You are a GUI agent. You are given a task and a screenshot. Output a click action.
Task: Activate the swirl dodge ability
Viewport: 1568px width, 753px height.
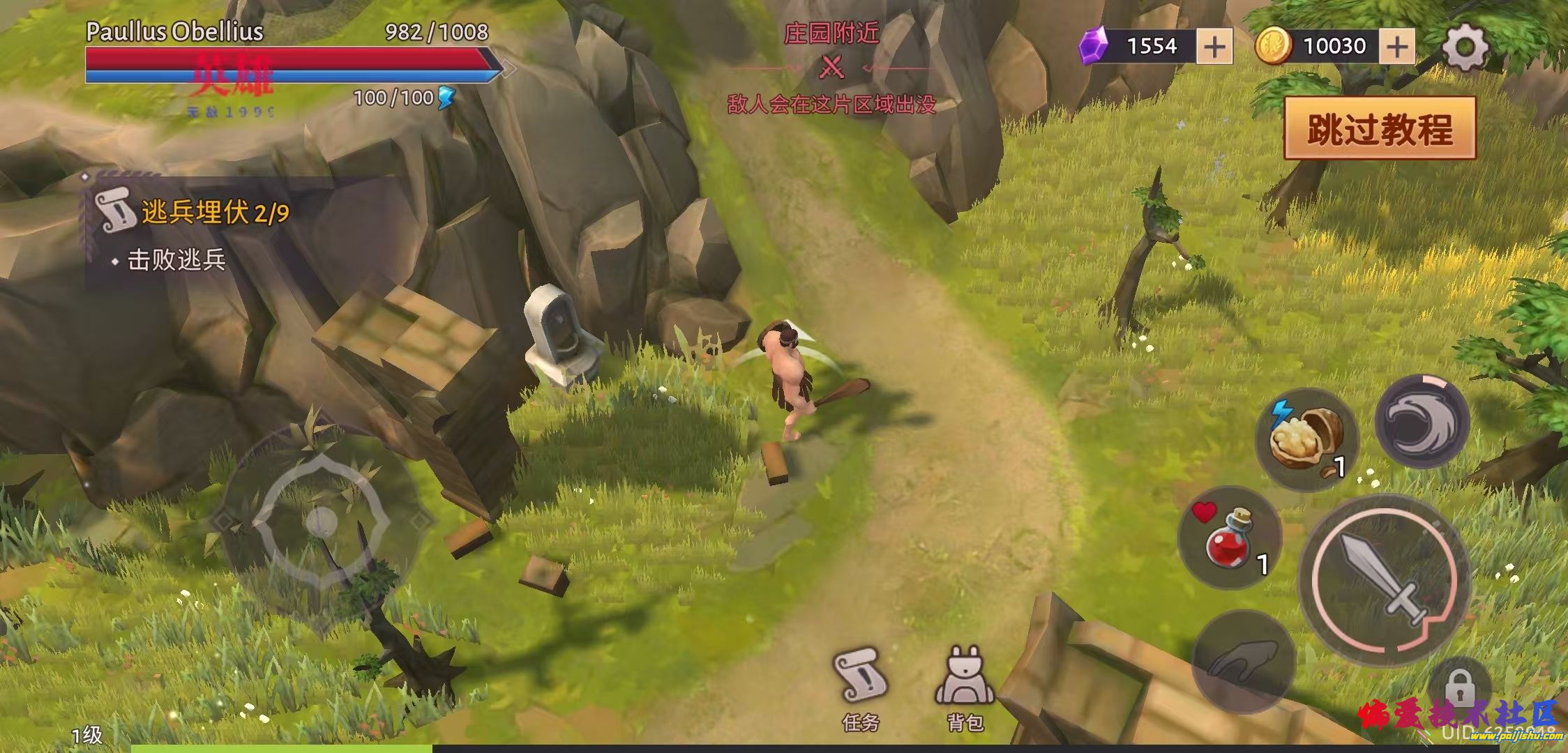pyautogui.click(x=1422, y=421)
